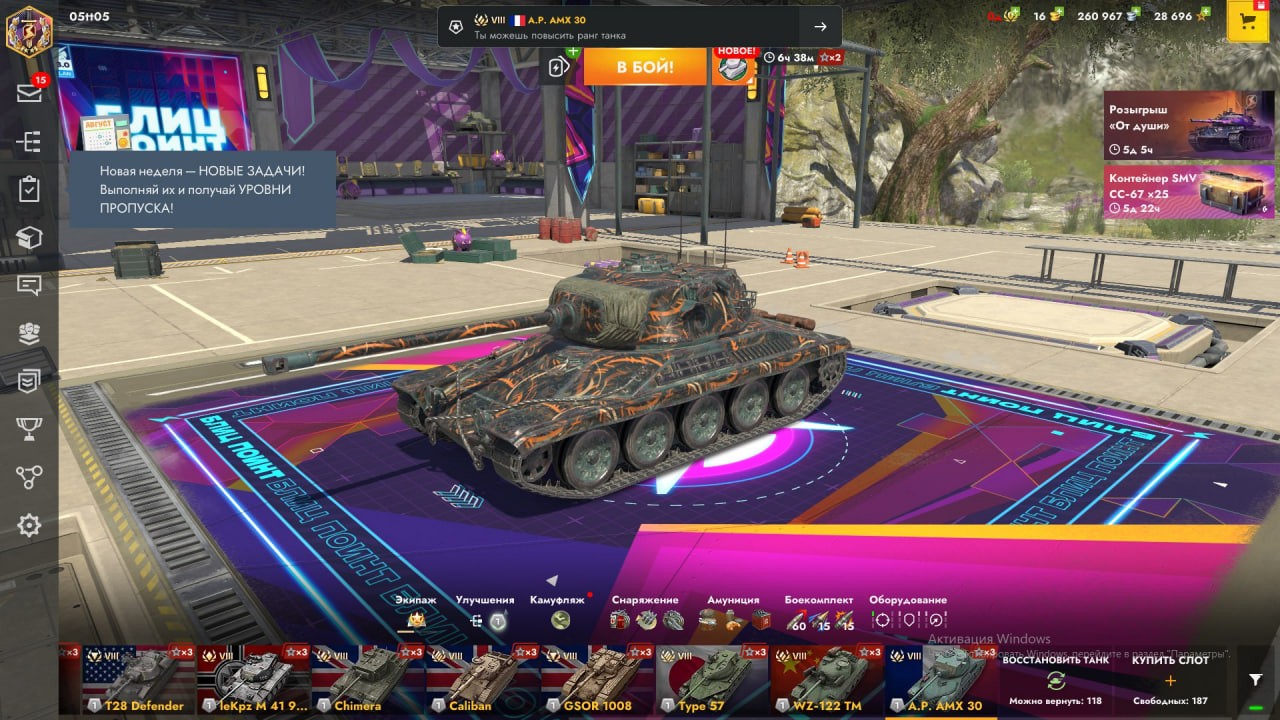This screenshot has height=720, width=1280.
Task: Select the T28 Defender tank
Action: point(139,680)
